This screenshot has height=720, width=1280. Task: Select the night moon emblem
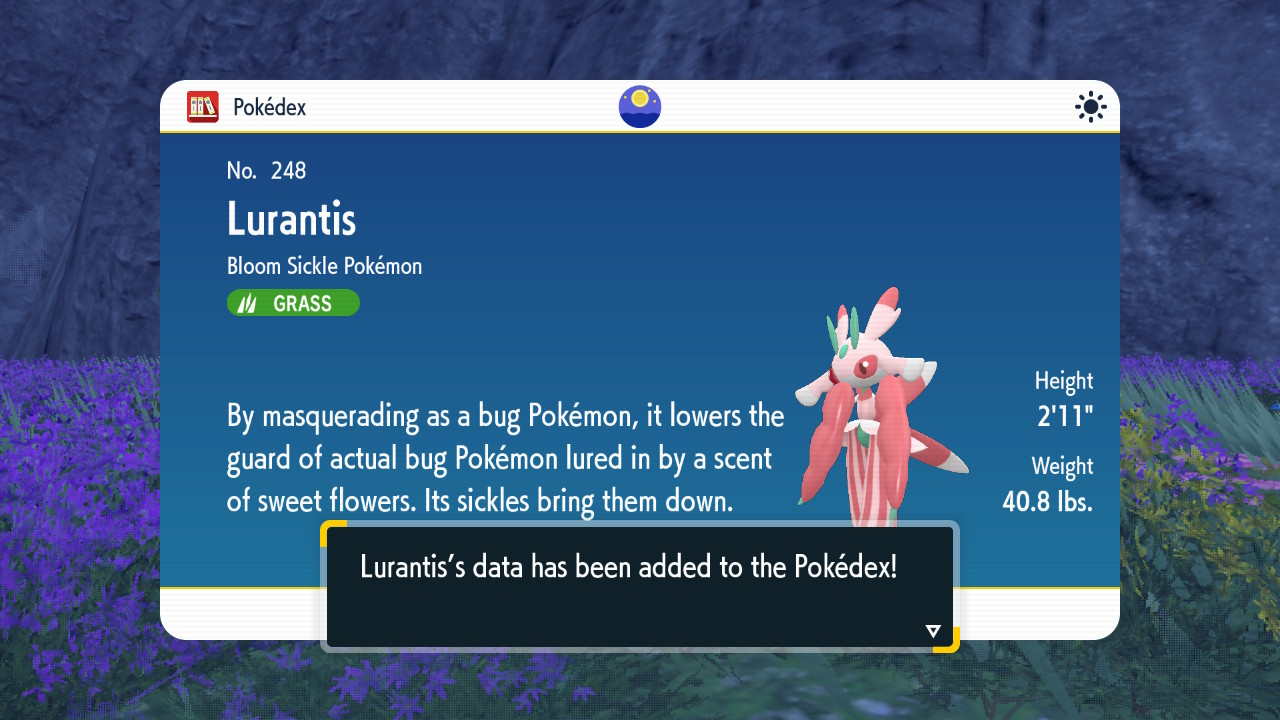click(x=640, y=107)
